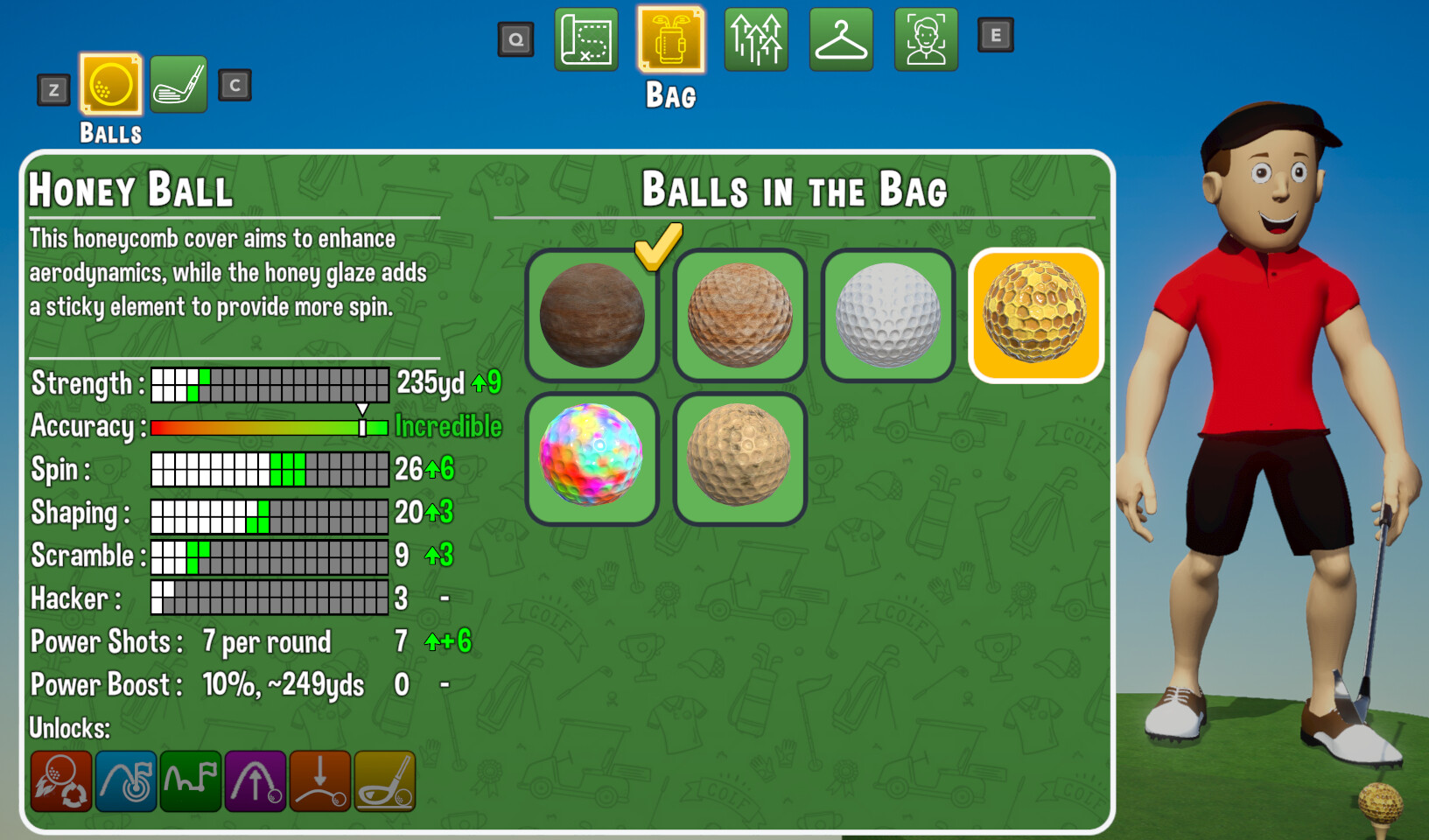Select the club icon next to Balls

click(179, 86)
